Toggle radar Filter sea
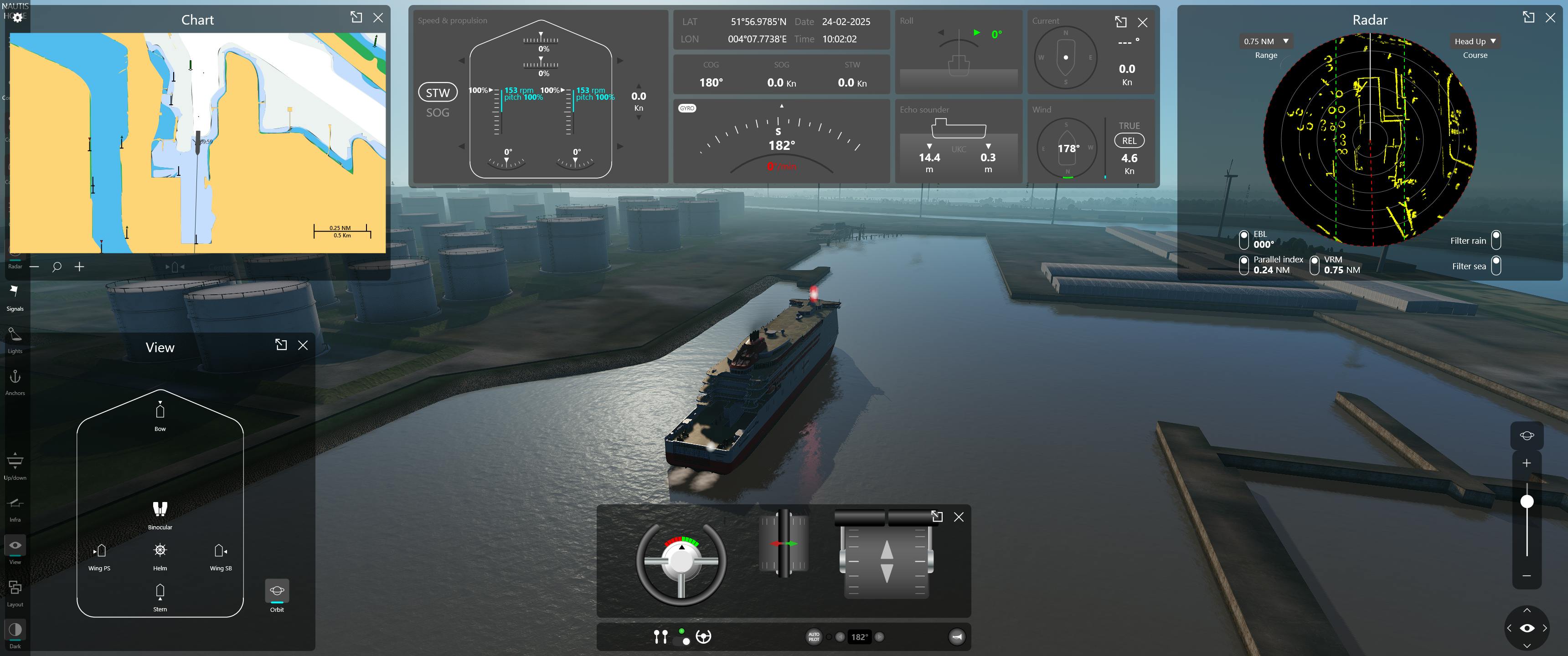The width and height of the screenshot is (1568, 656). [1496, 265]
